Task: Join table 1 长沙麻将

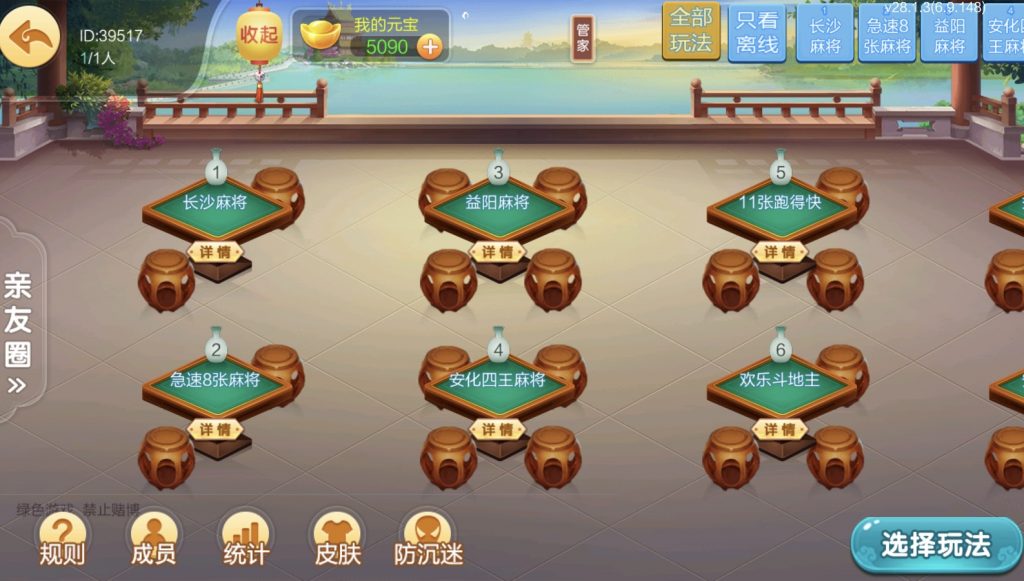Action: [x=214, y=203]
